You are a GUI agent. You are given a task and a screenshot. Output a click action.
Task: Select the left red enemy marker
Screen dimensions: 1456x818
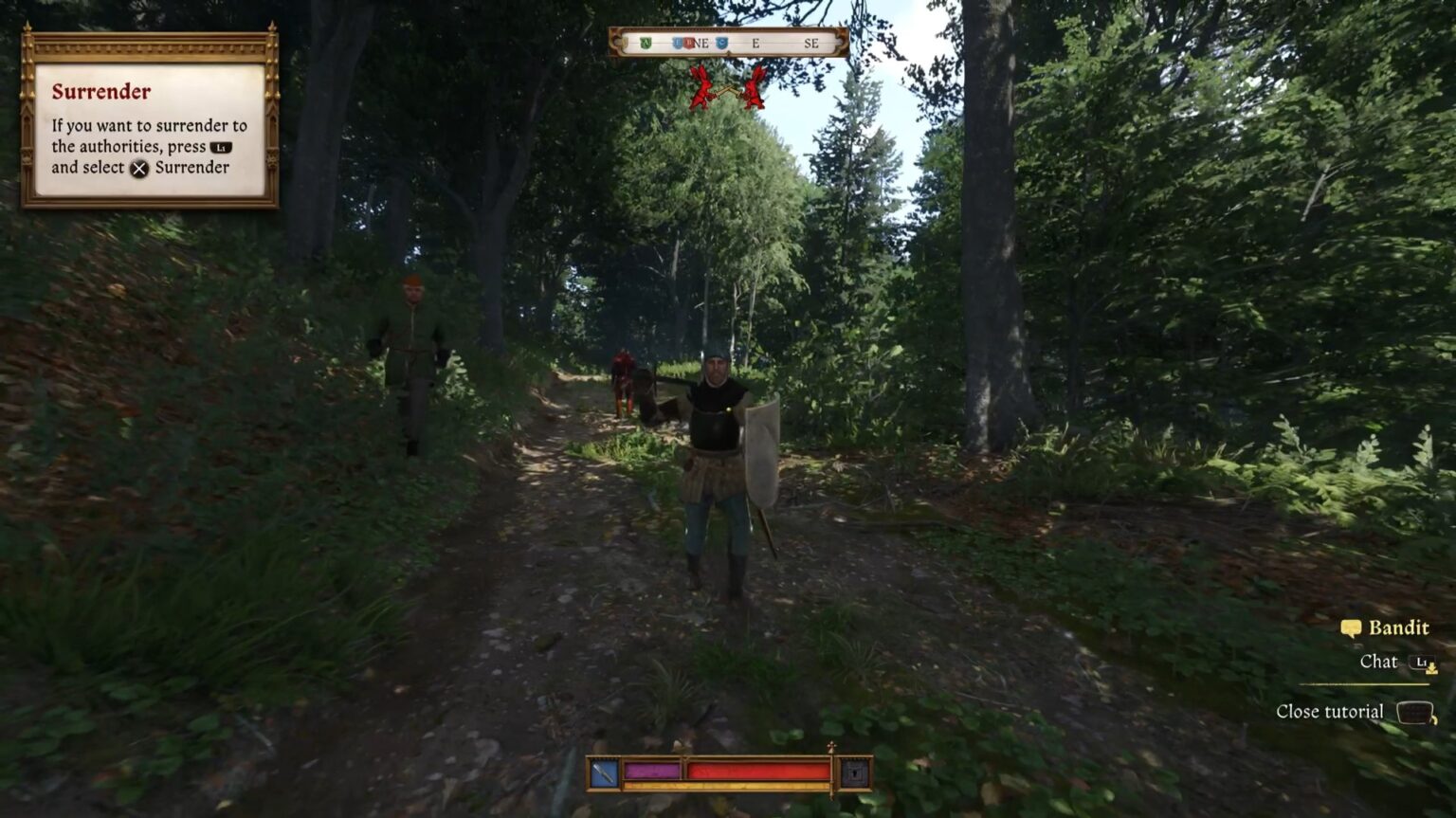(701, 85)
